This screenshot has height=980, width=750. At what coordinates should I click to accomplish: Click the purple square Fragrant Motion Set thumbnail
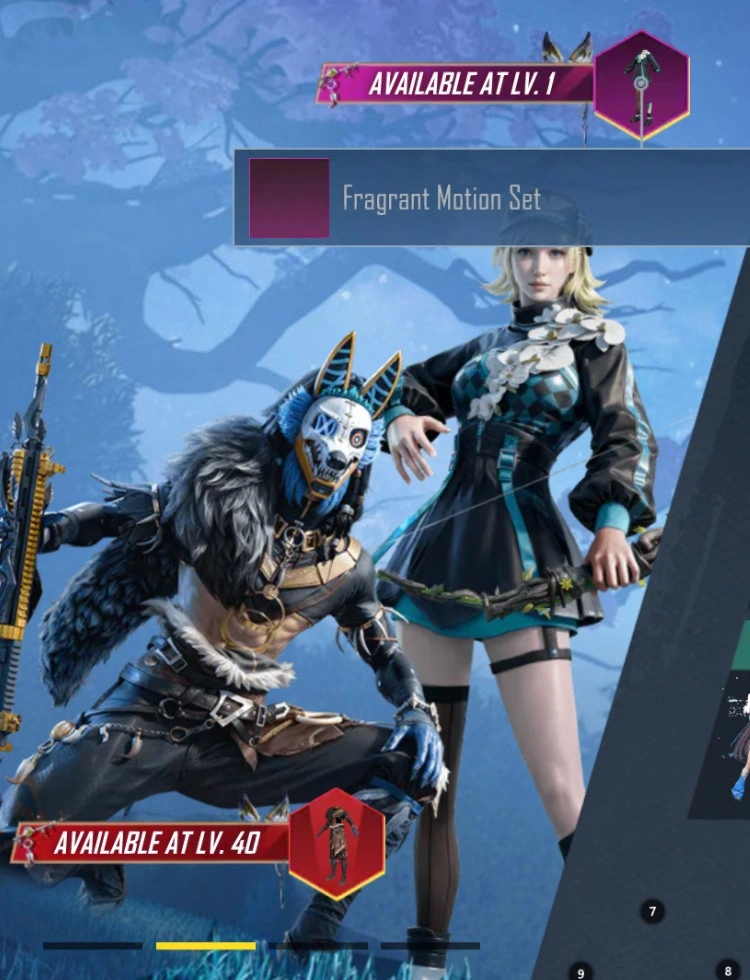coord(289,198)
